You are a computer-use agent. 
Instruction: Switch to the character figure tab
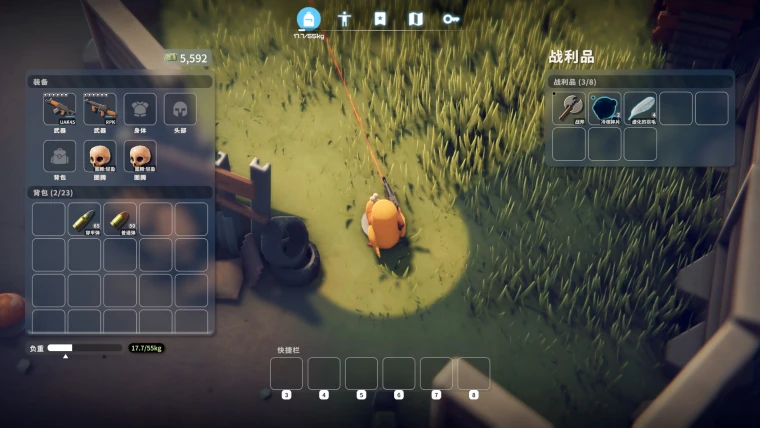pos(345,18)
